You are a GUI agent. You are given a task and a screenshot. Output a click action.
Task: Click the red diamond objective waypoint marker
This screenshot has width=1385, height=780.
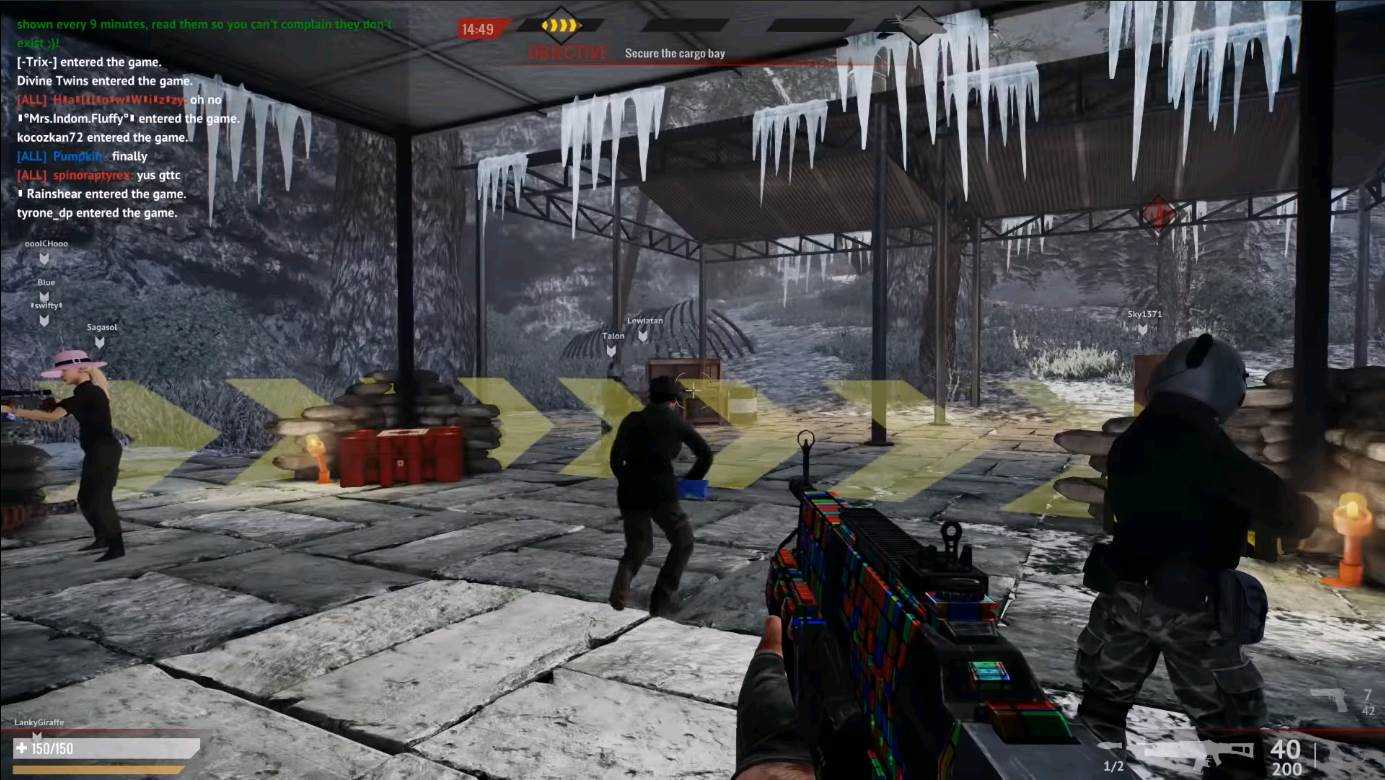tap(1158, 213)
